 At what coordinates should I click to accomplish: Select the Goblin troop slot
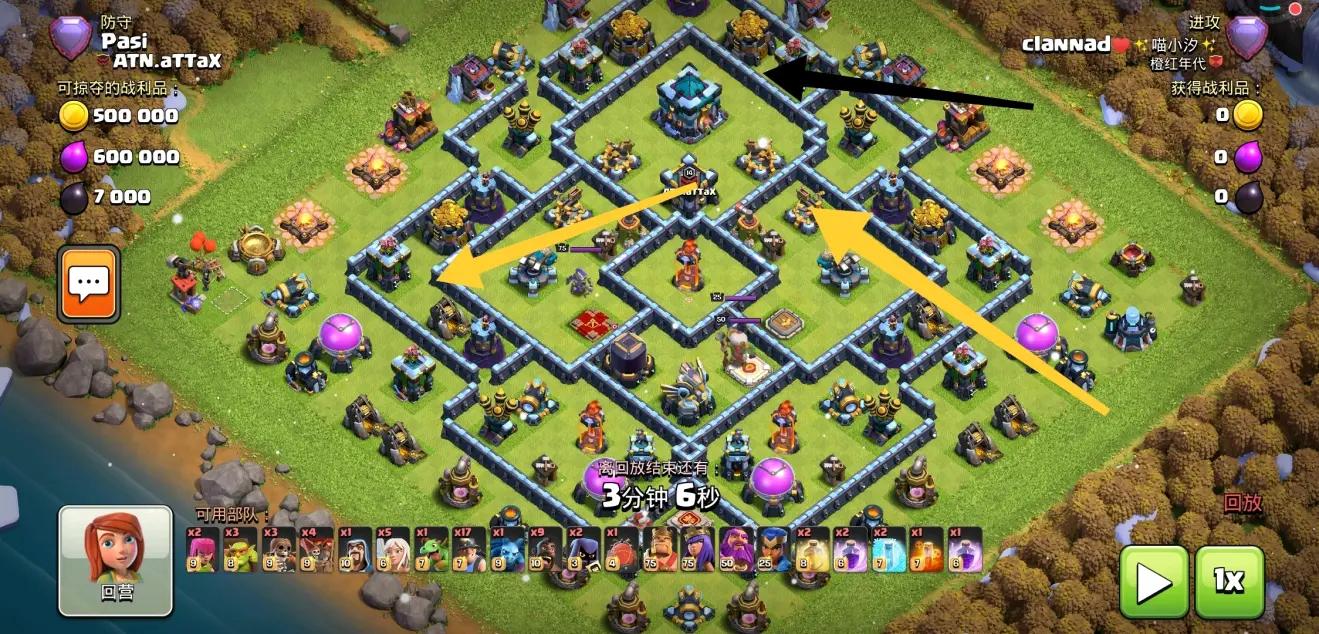tap(240, 549)
